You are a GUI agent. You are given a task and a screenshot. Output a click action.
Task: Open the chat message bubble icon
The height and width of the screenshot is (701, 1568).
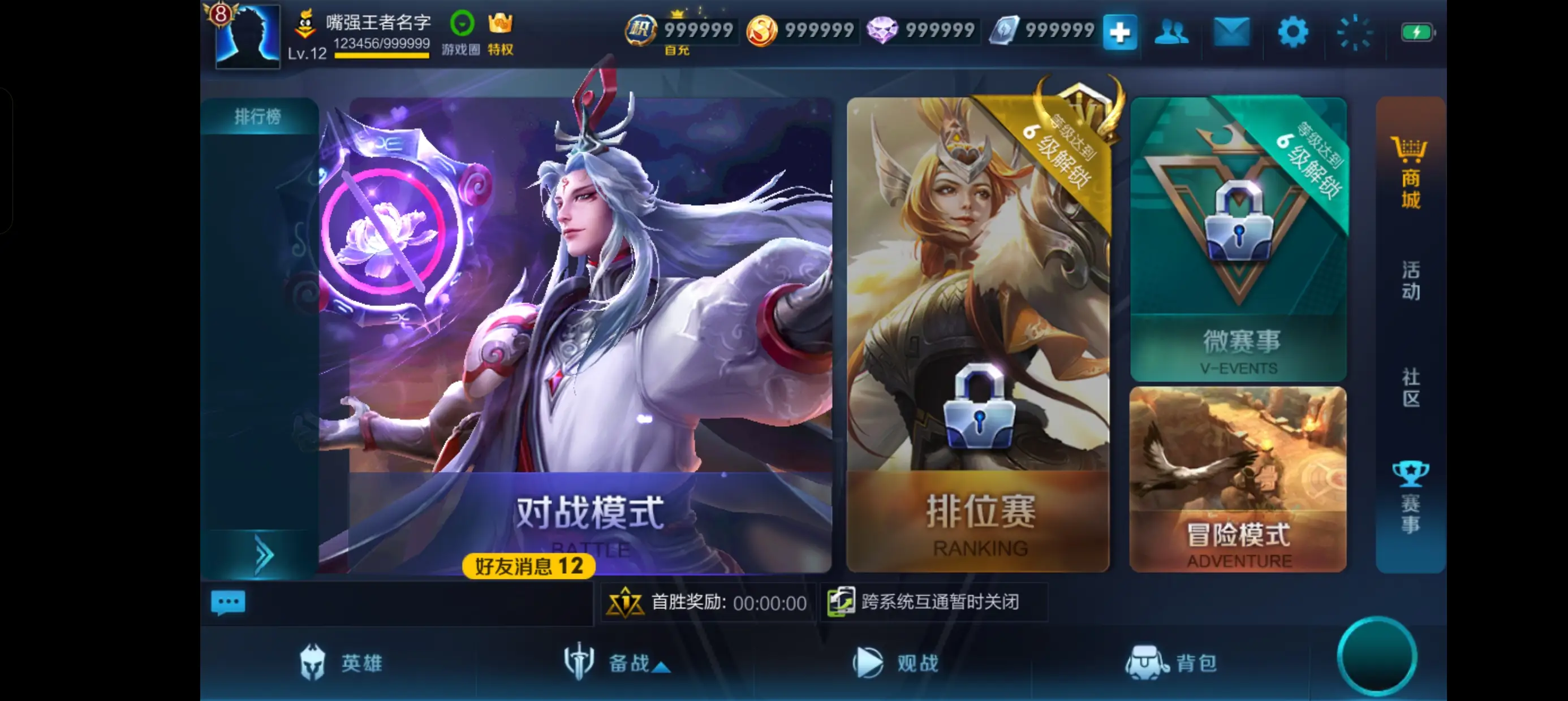(x=229, y=602)
